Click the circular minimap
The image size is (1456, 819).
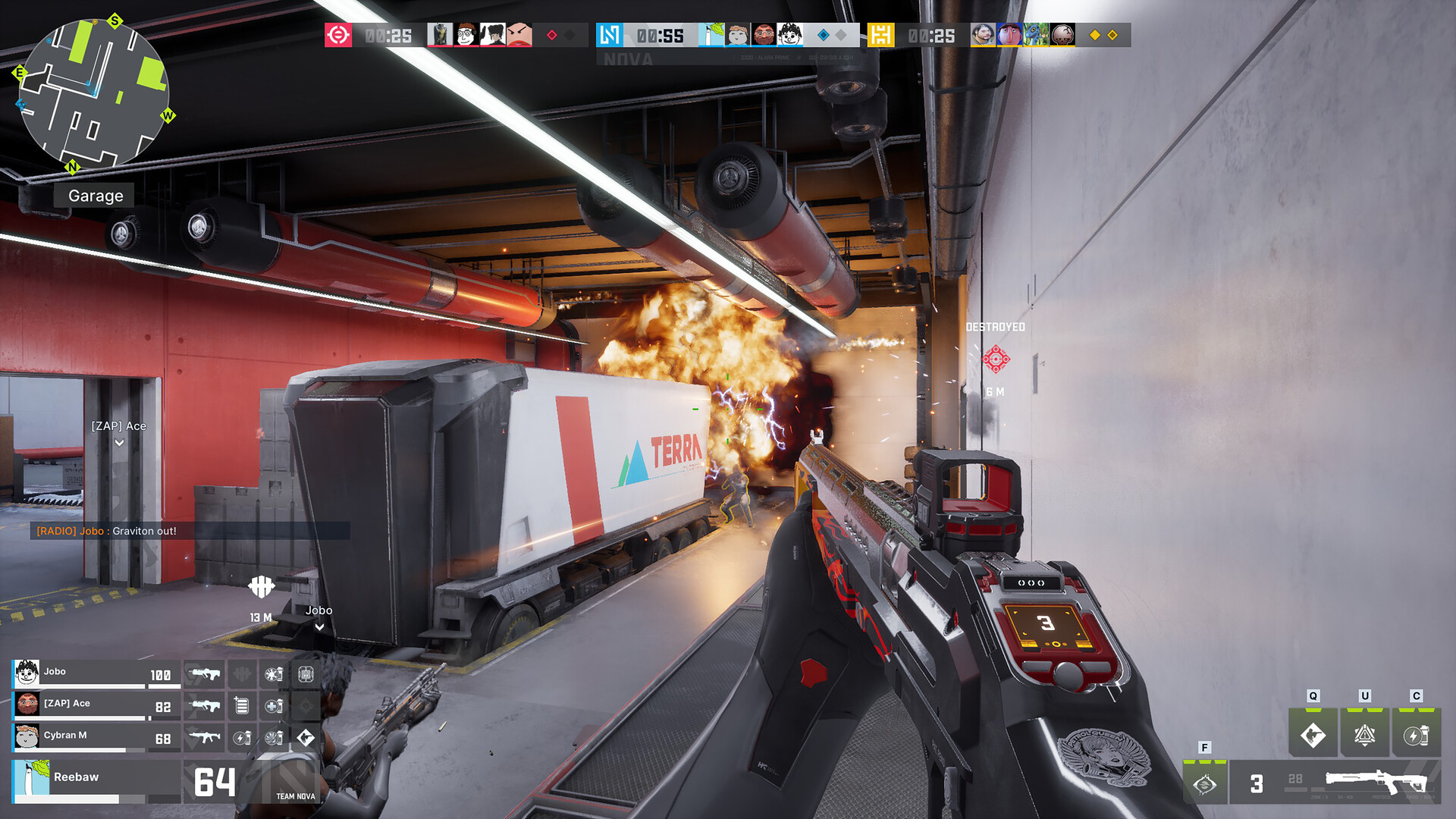[x=93, y=94]
